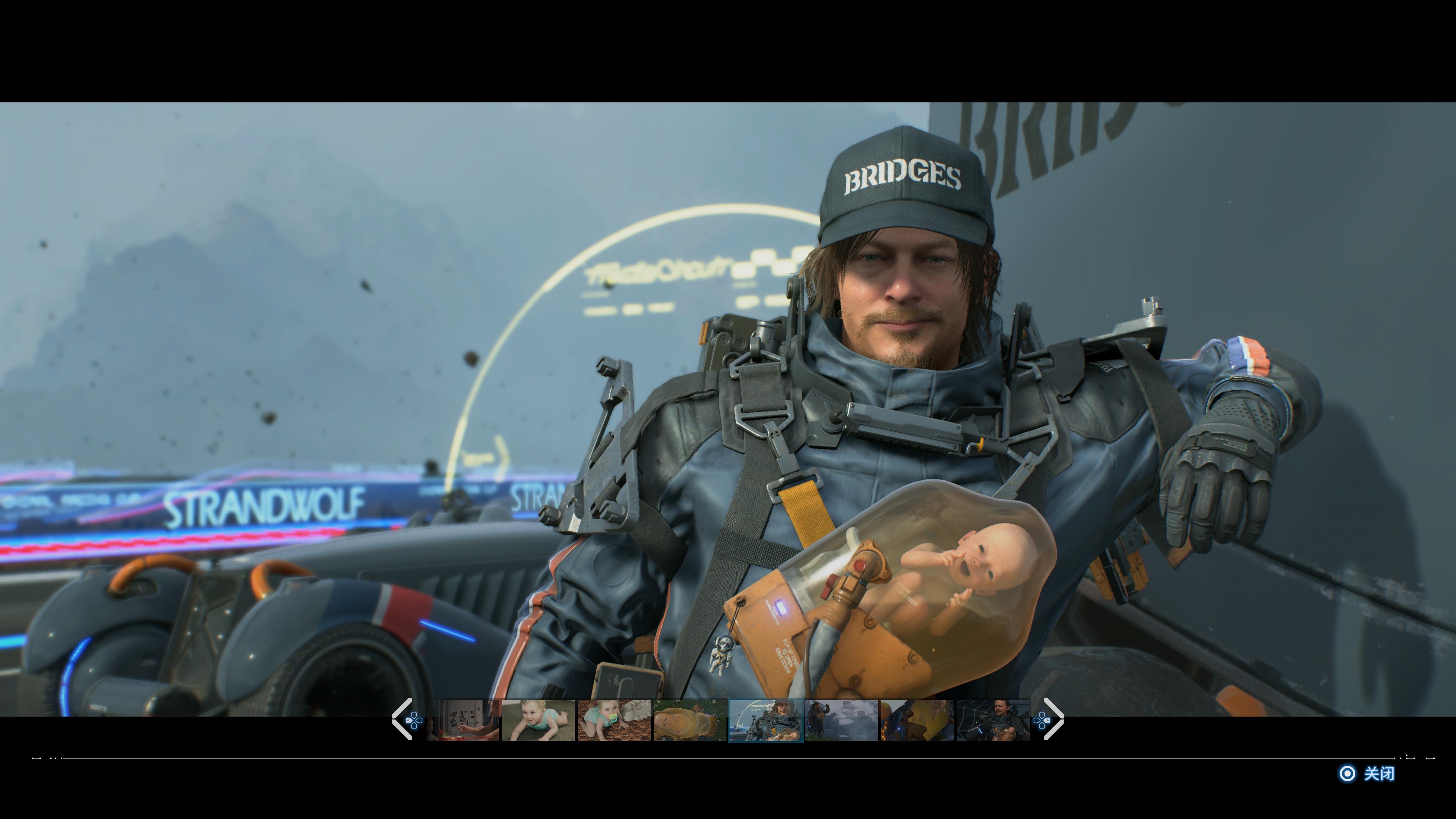Show the thumbnail with the yellow pod close-up
This screenshot has height=819, width=1456.
coord(917,720)
